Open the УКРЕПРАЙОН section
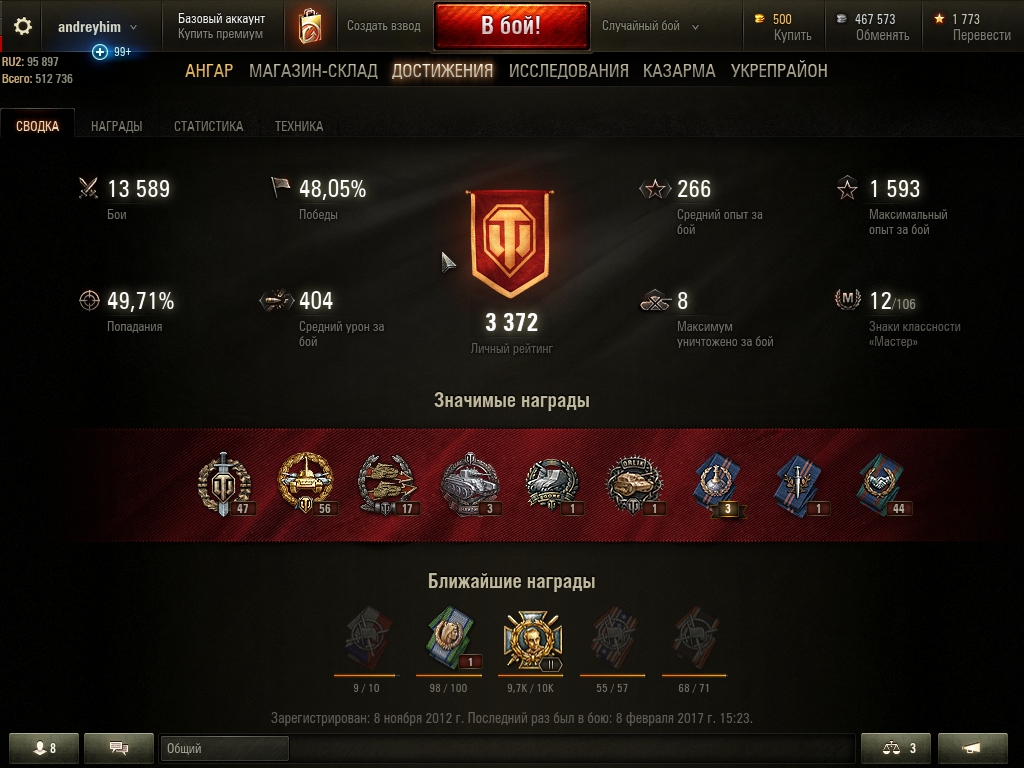The height and width of the screenshot is (768, 1024). point(779,71)
